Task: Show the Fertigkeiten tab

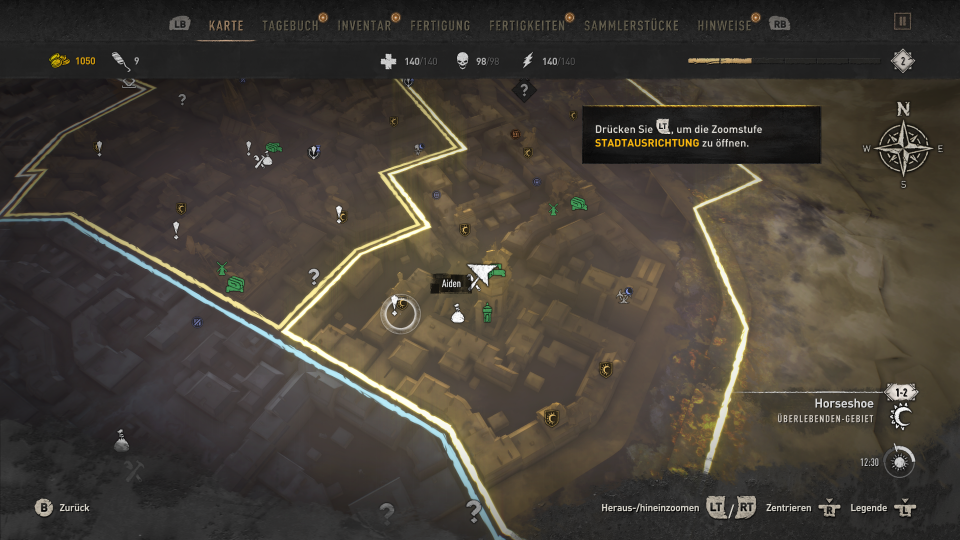Action: [527, 25]
